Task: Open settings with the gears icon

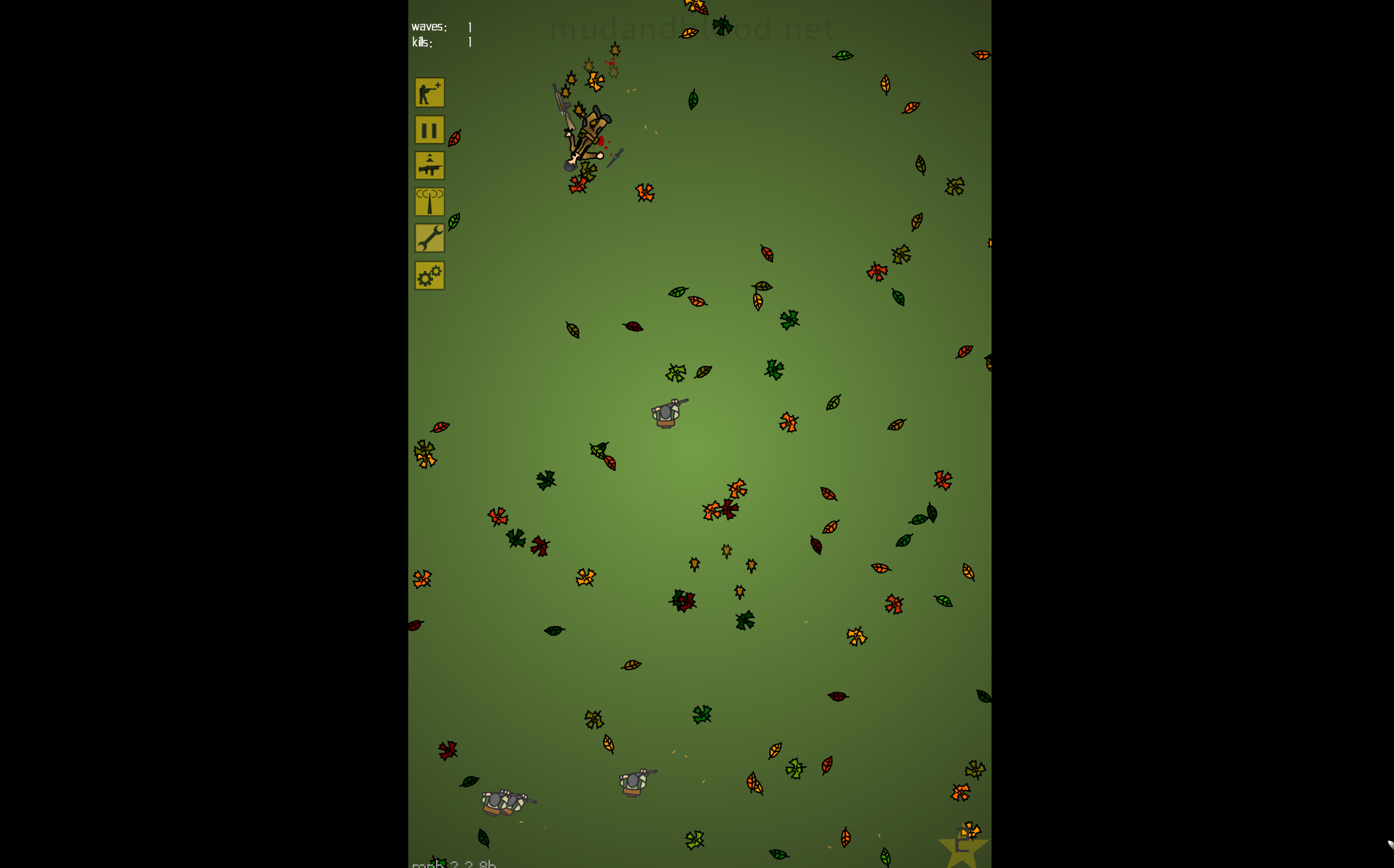Action: point(429,275)
